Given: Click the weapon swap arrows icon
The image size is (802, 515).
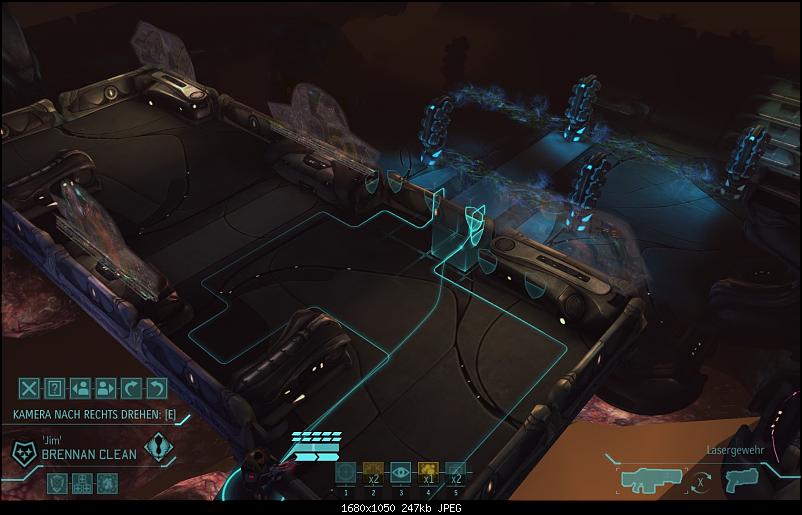Looking at the screenshot, I should click(x=703, y=481).
